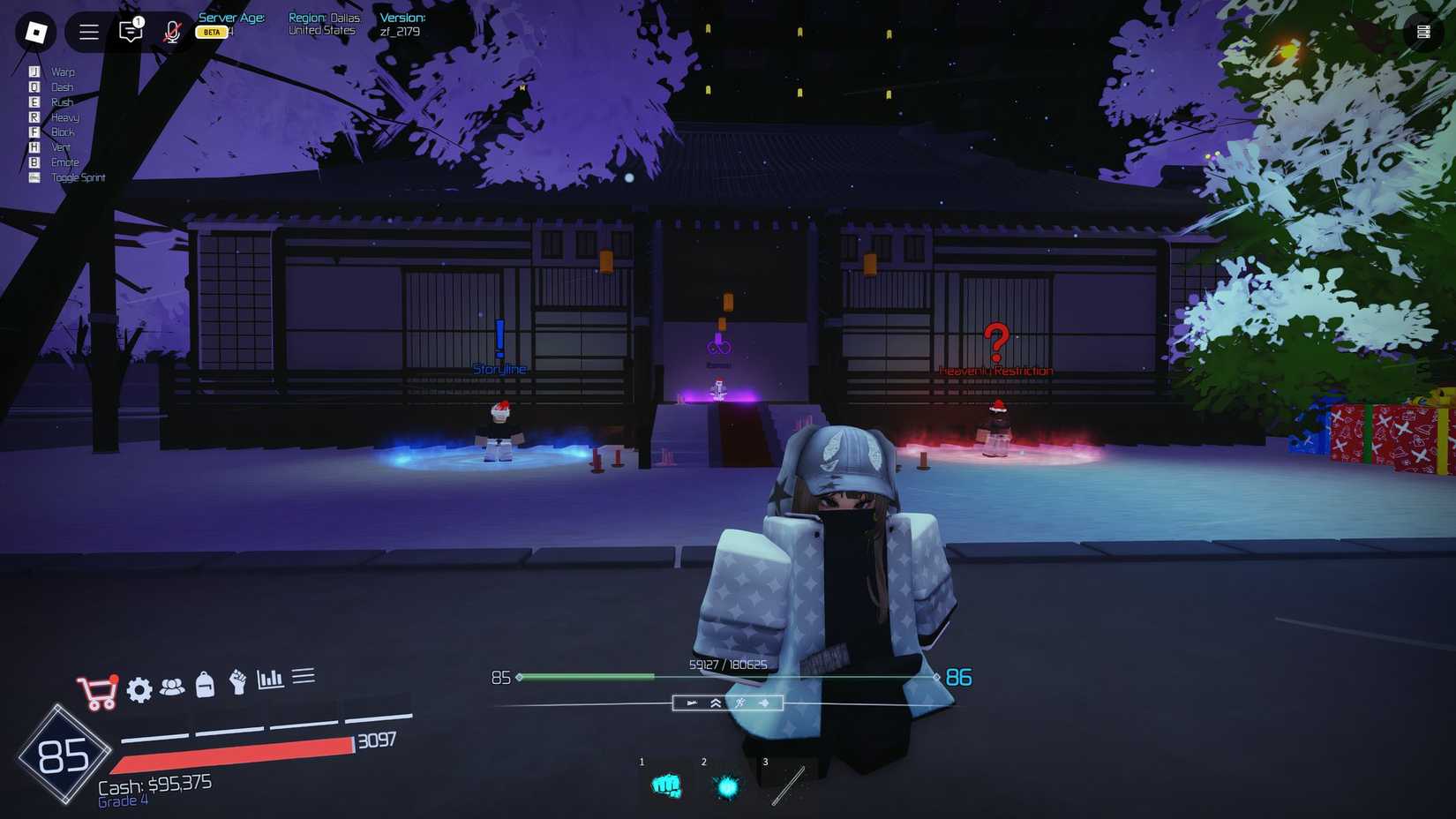The height and width of the screenshot is (819, 1456).
Task: Open the settings gear icon
Action: (139, 689)
